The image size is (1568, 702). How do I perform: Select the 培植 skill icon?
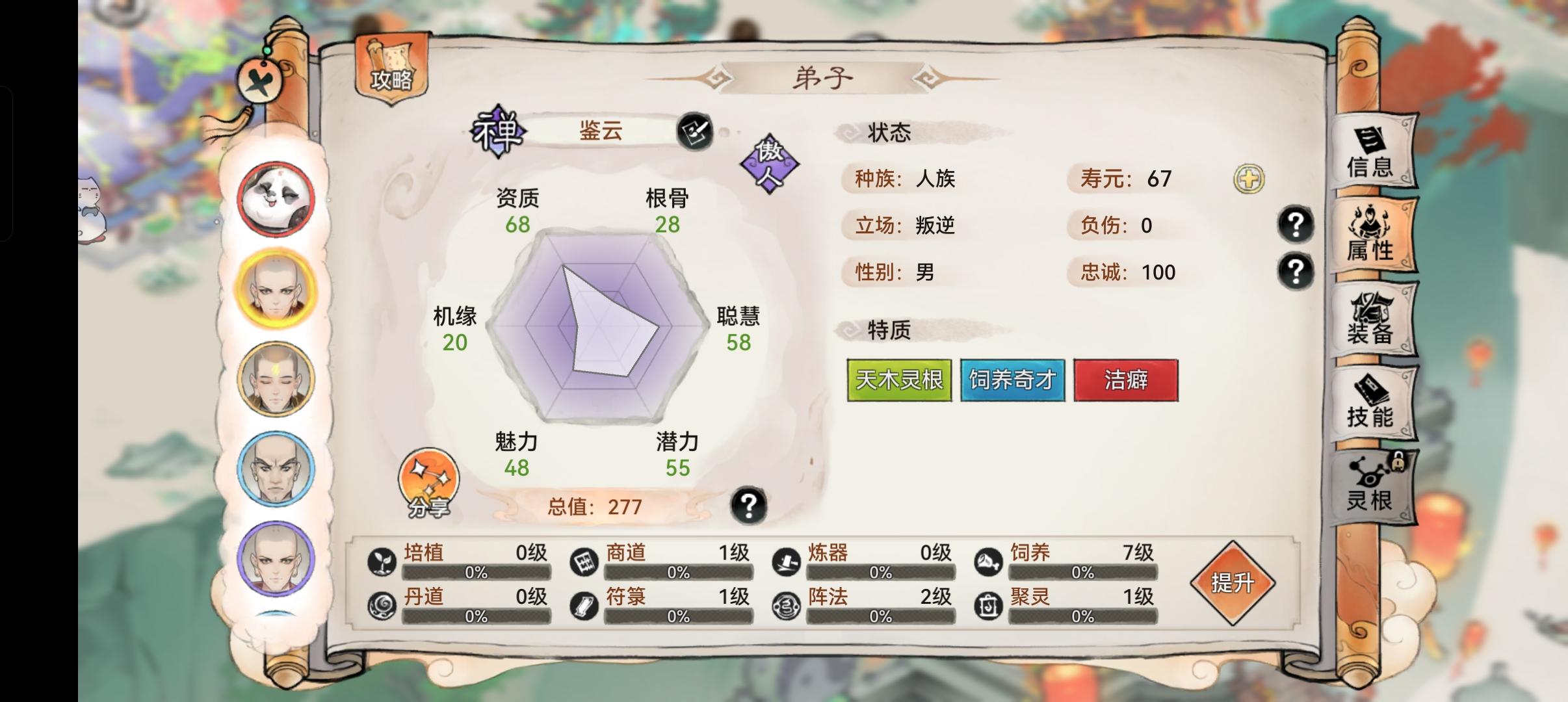[382, 563]
